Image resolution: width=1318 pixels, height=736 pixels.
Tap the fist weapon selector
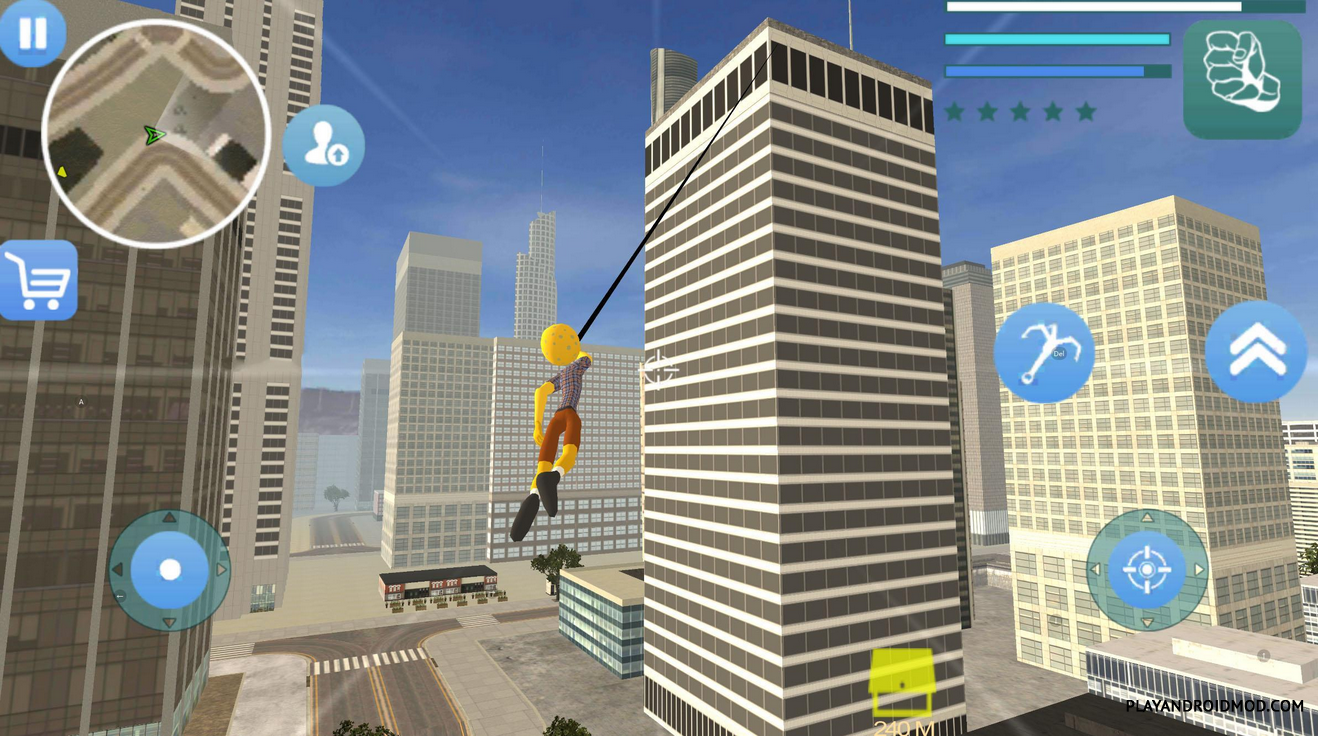click(1243, 79)
